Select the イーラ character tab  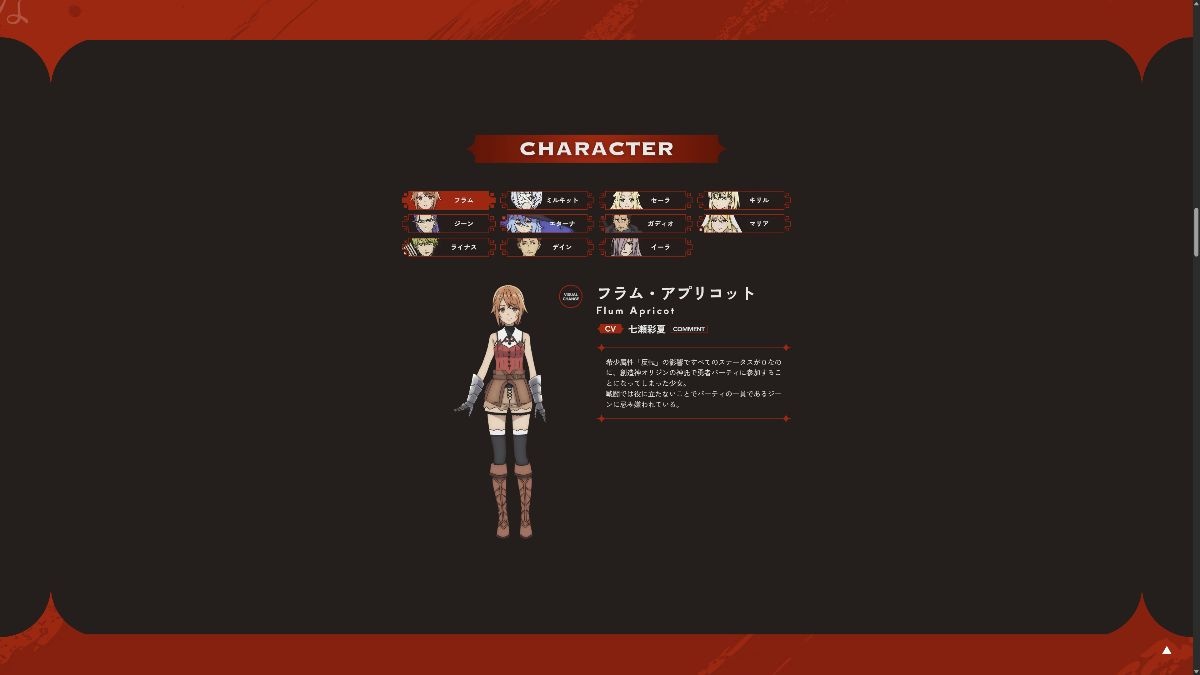[x=645, y=247]
